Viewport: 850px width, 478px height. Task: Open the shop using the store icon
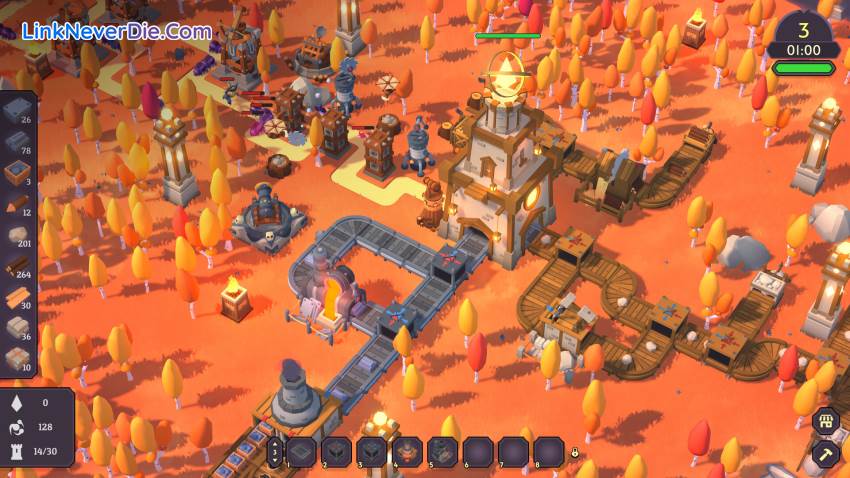click(x=825, y=420)
